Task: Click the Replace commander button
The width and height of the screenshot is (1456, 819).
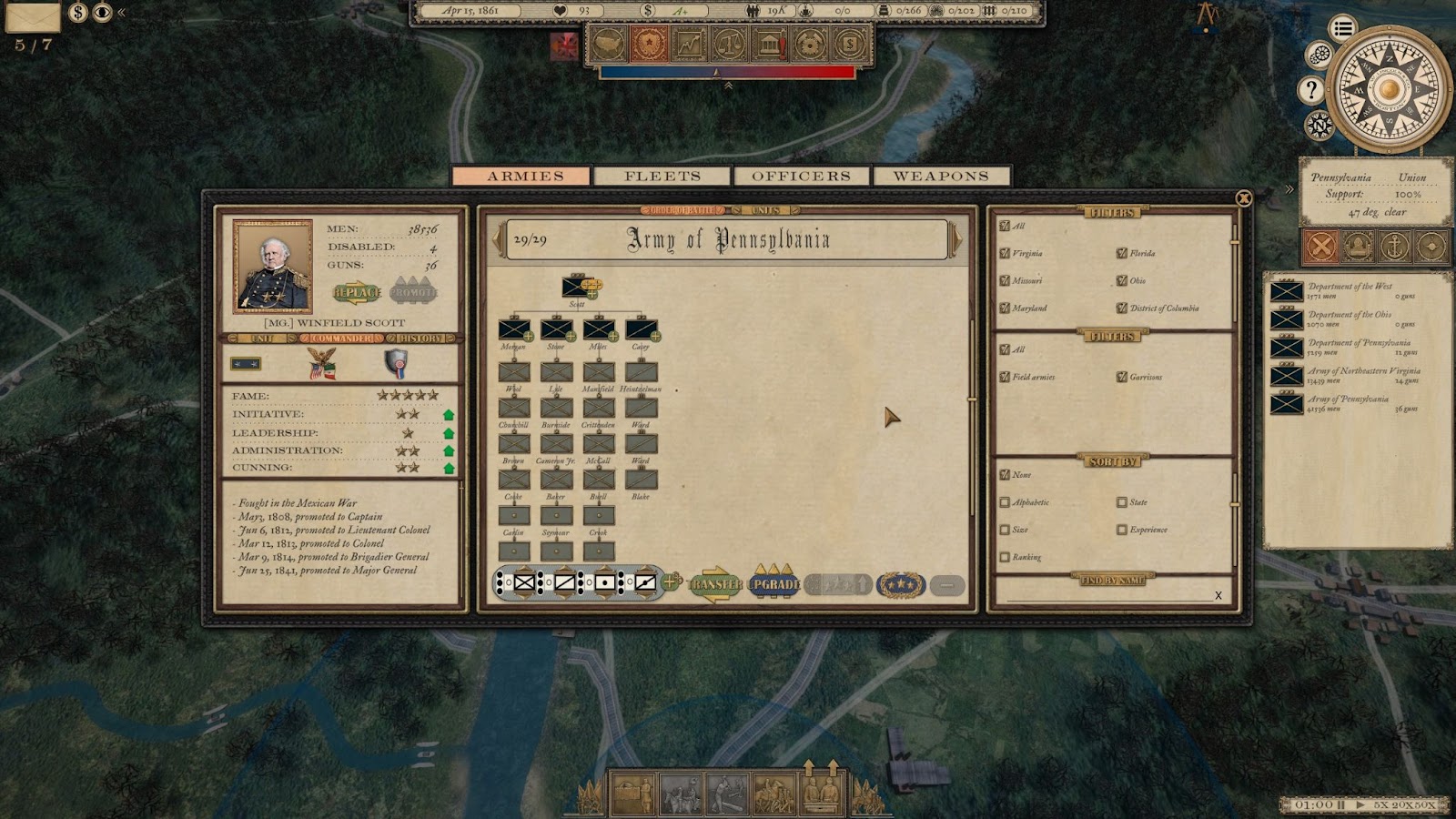Action: coord(358,292)
